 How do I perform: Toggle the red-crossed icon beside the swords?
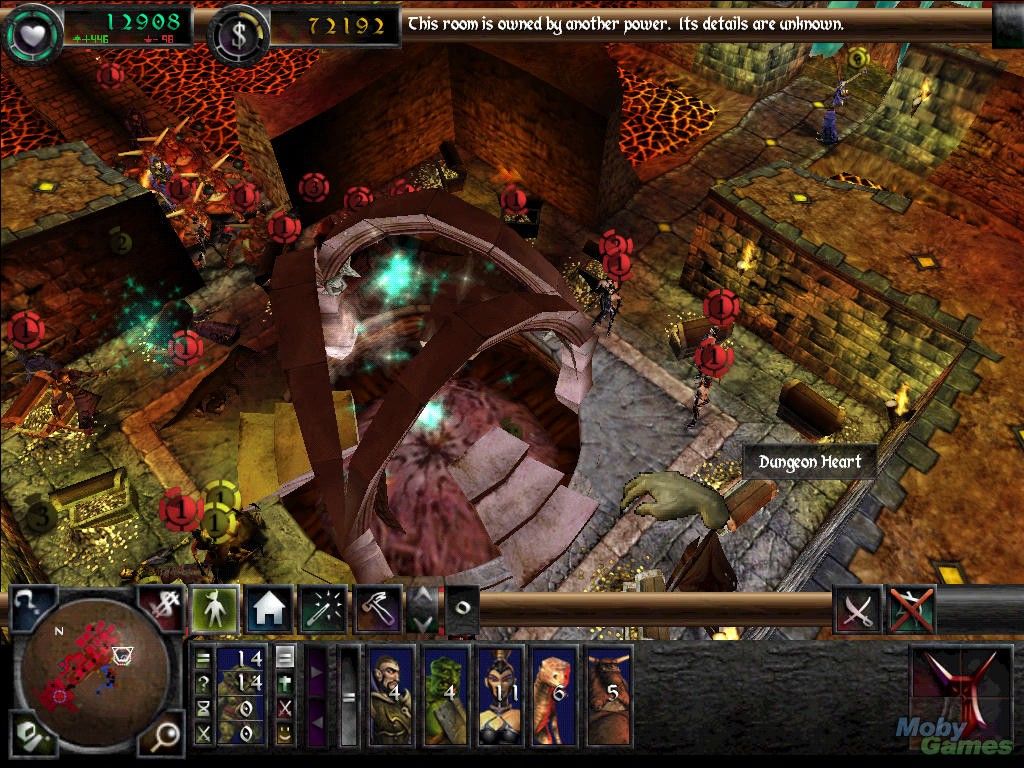coord(911,609)
